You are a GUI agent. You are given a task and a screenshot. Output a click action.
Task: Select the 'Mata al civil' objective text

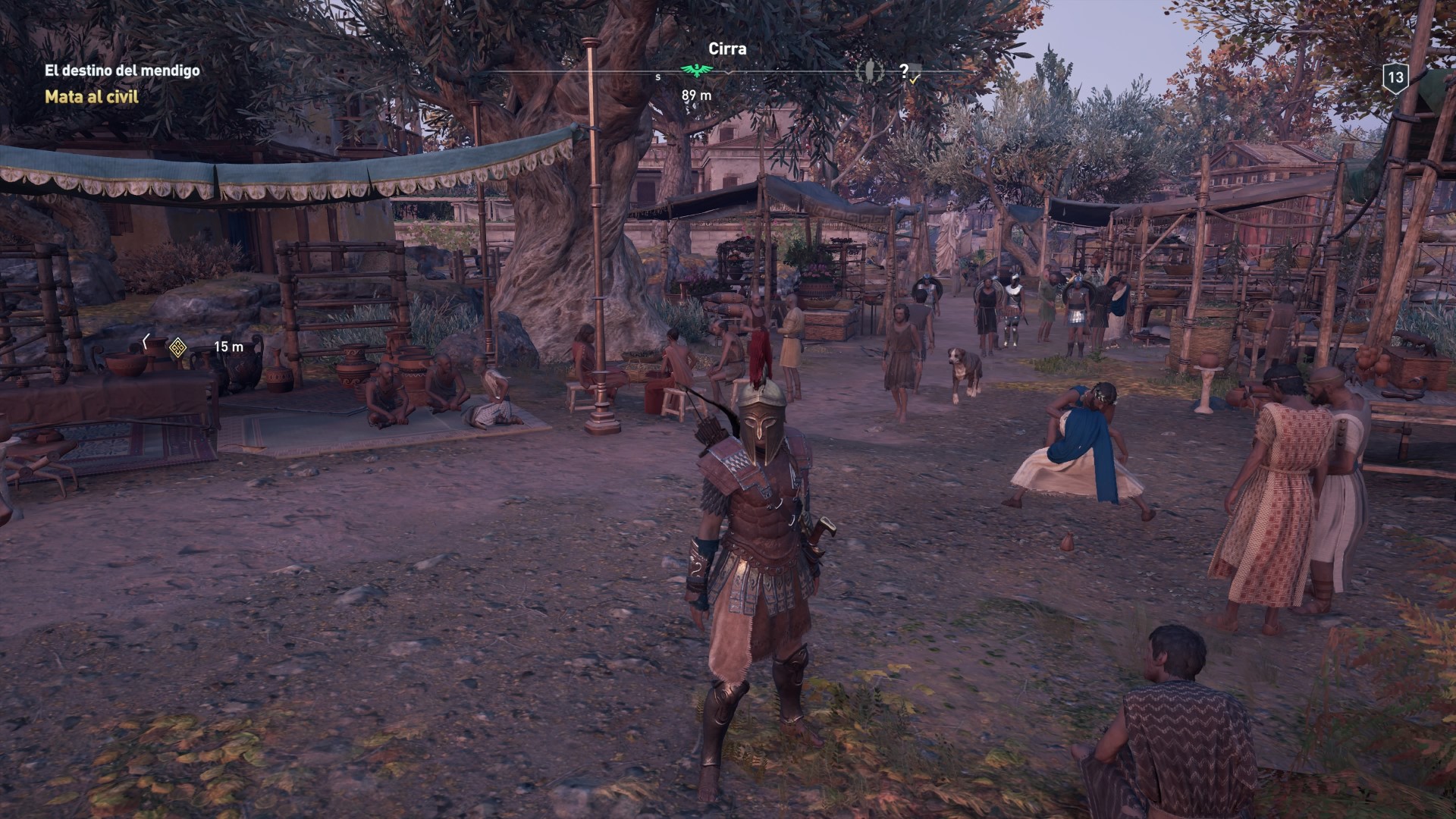point(92,97)
